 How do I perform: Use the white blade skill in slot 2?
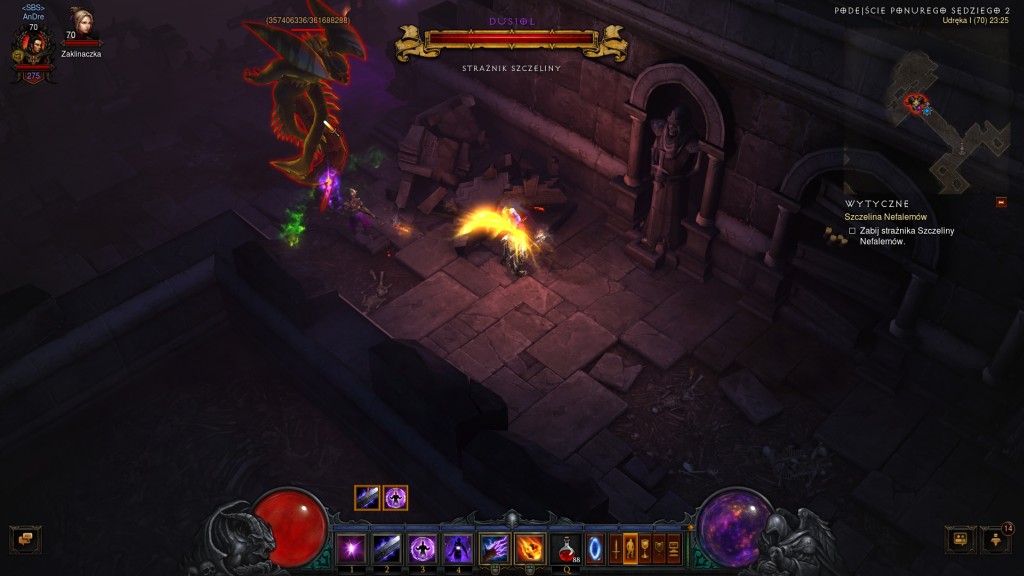387,549
